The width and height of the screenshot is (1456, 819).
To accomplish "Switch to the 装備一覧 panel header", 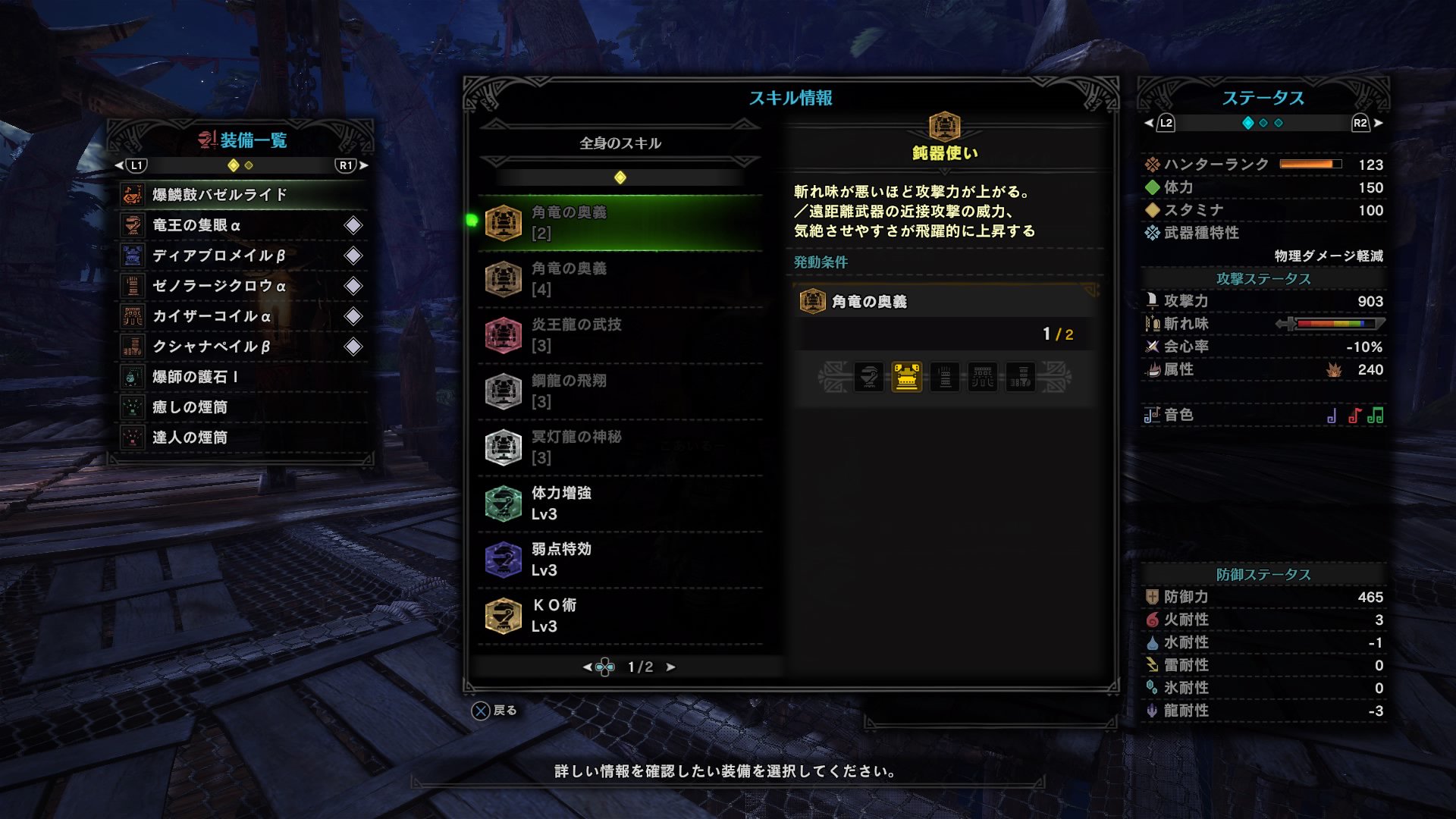I will (244, 140).
